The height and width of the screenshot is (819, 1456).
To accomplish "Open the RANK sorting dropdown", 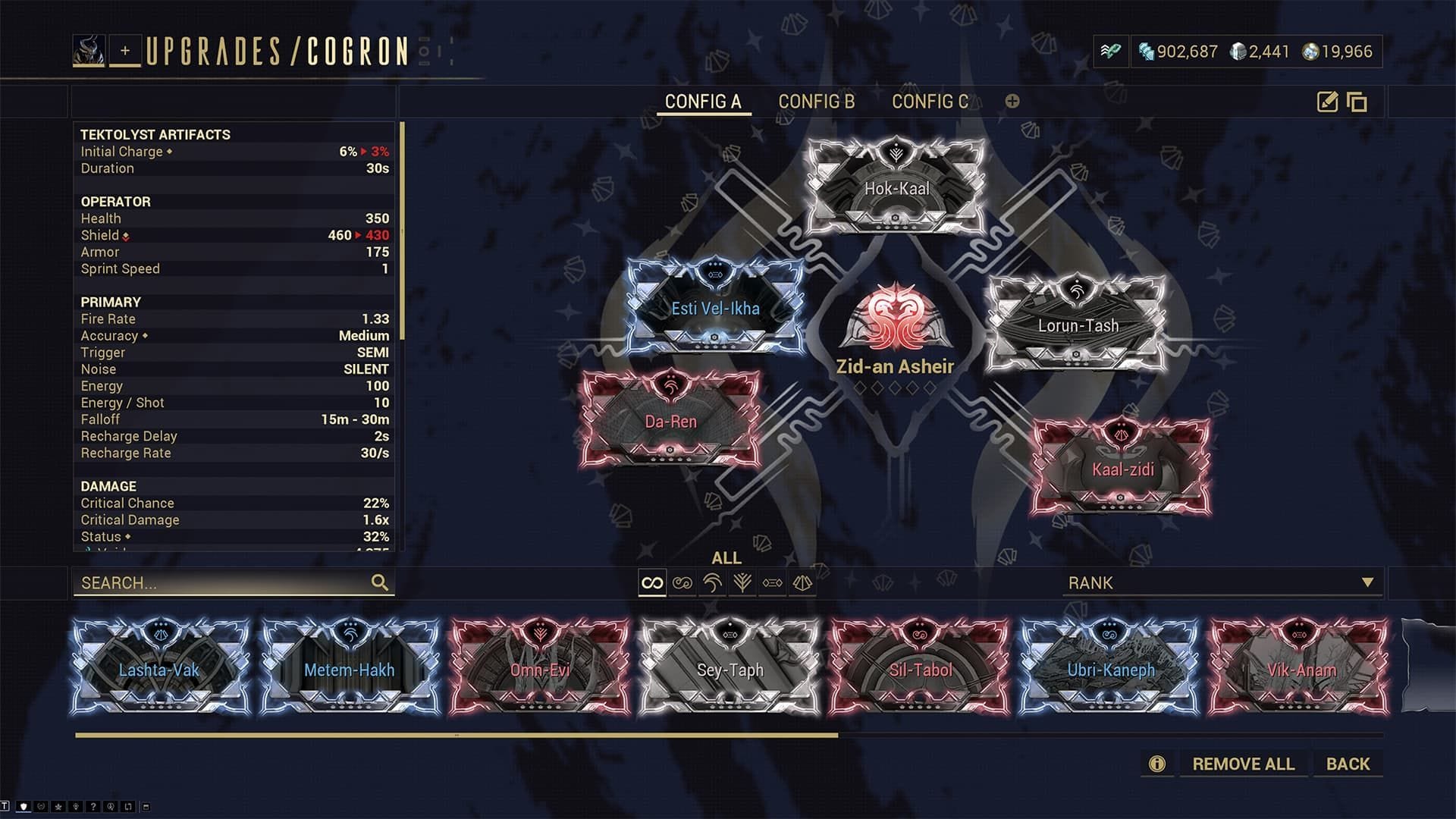I will pyautogui.click(x=1221, y=583).
